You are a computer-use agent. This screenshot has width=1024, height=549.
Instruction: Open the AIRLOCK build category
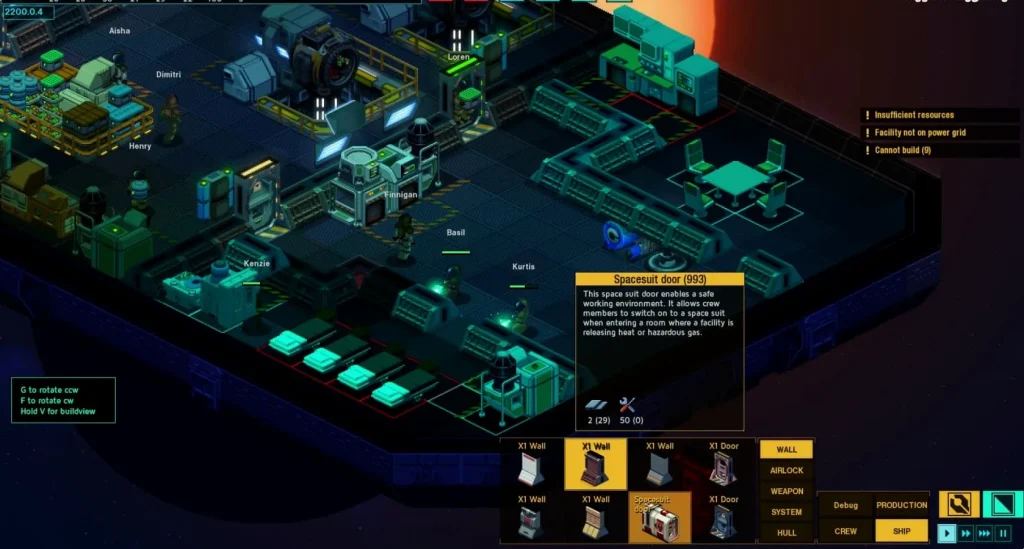click(x=786, y=470)
